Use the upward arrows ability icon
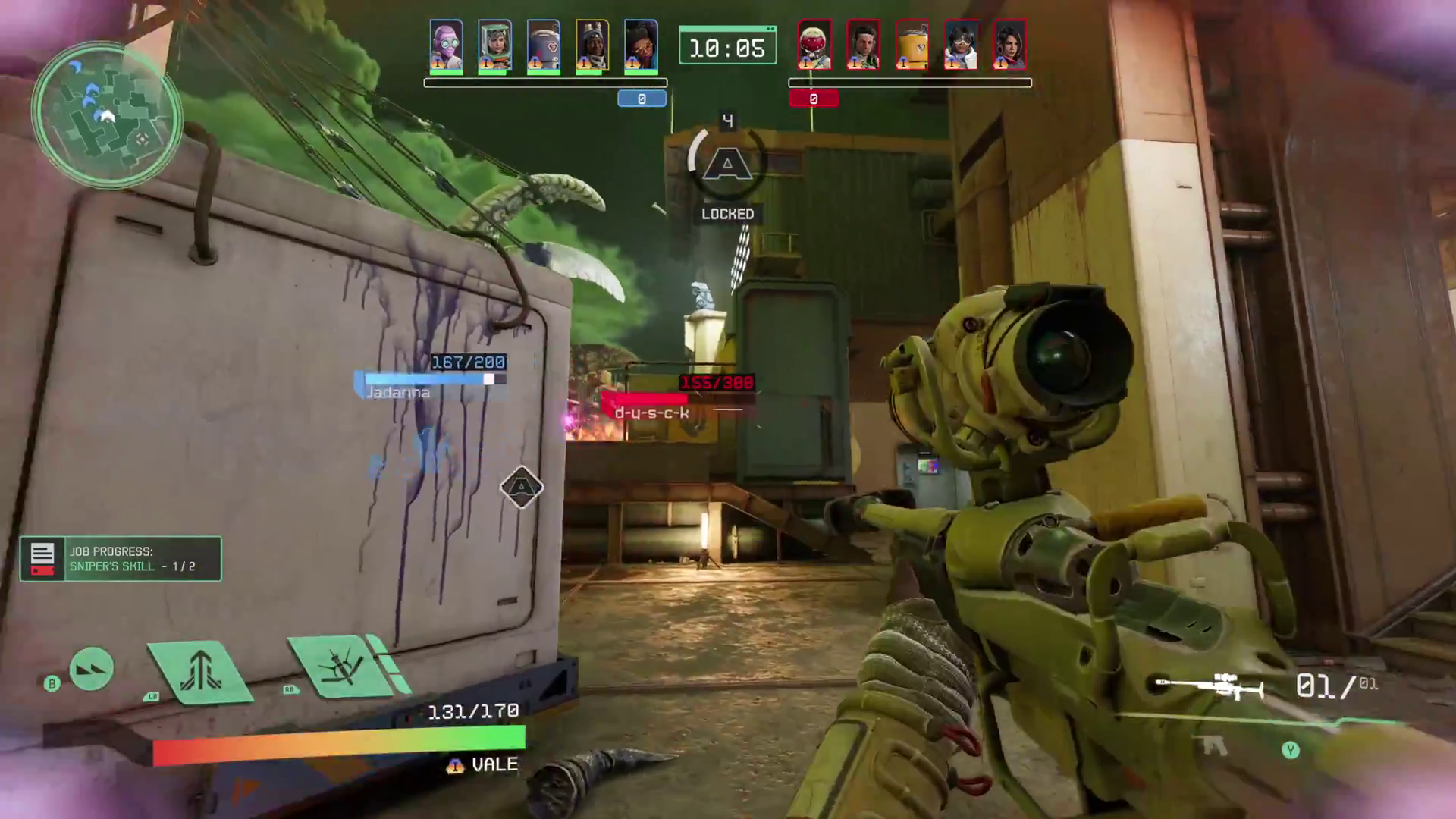The height and width of the screenshot is (819, 1456). (199, 670)
